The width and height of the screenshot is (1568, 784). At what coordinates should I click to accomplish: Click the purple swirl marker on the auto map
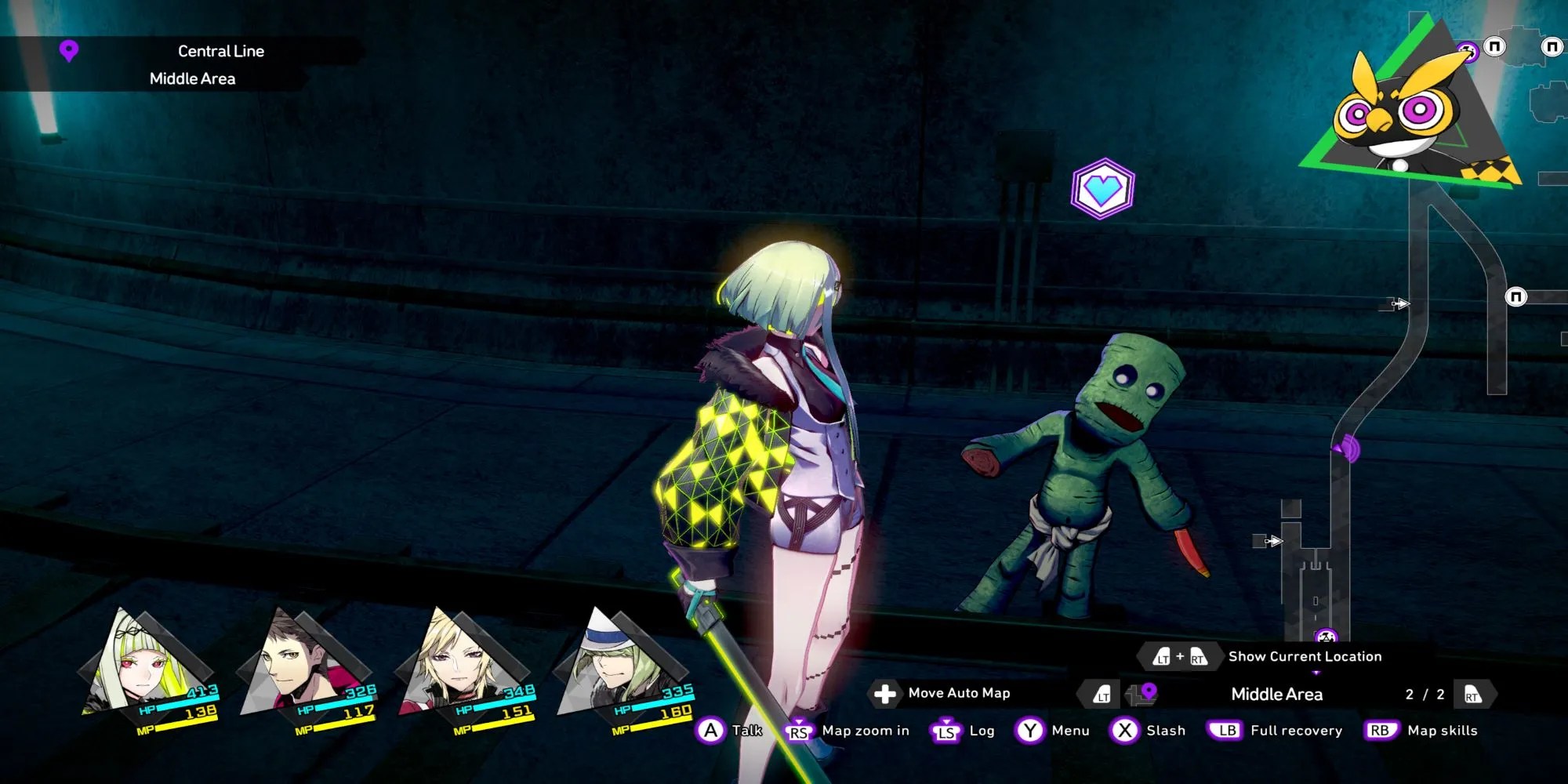(1348, 448)
